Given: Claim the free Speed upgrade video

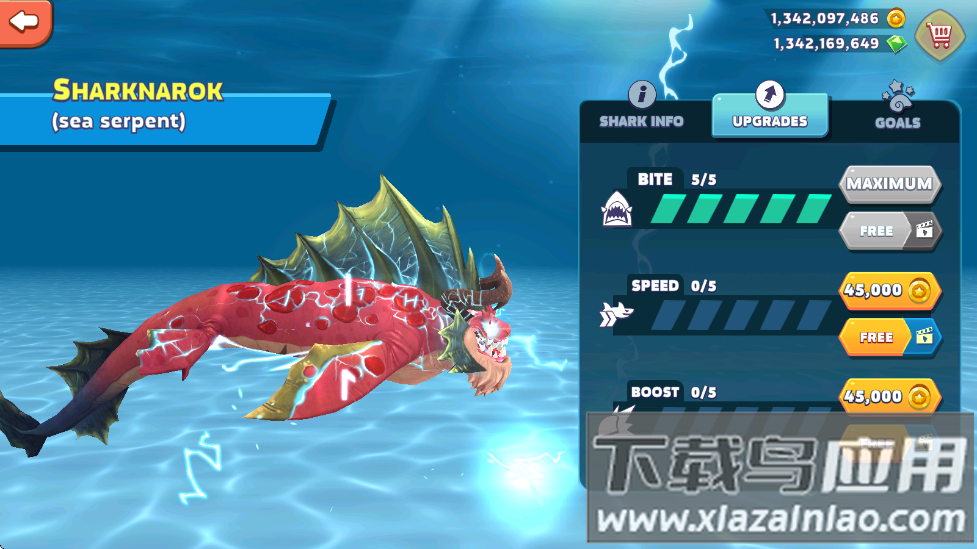Looking at the screenshot, I should pyautogui.click(x=889, y=337).
